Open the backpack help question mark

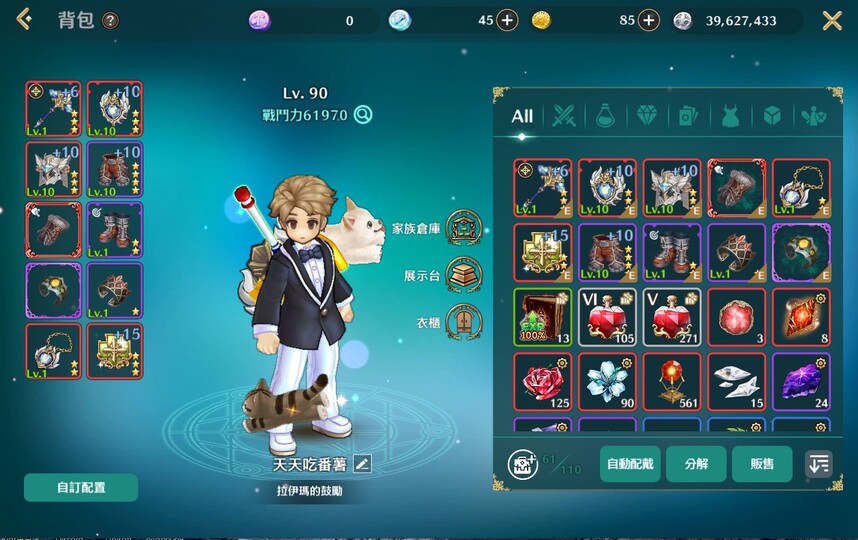point(110,21)
